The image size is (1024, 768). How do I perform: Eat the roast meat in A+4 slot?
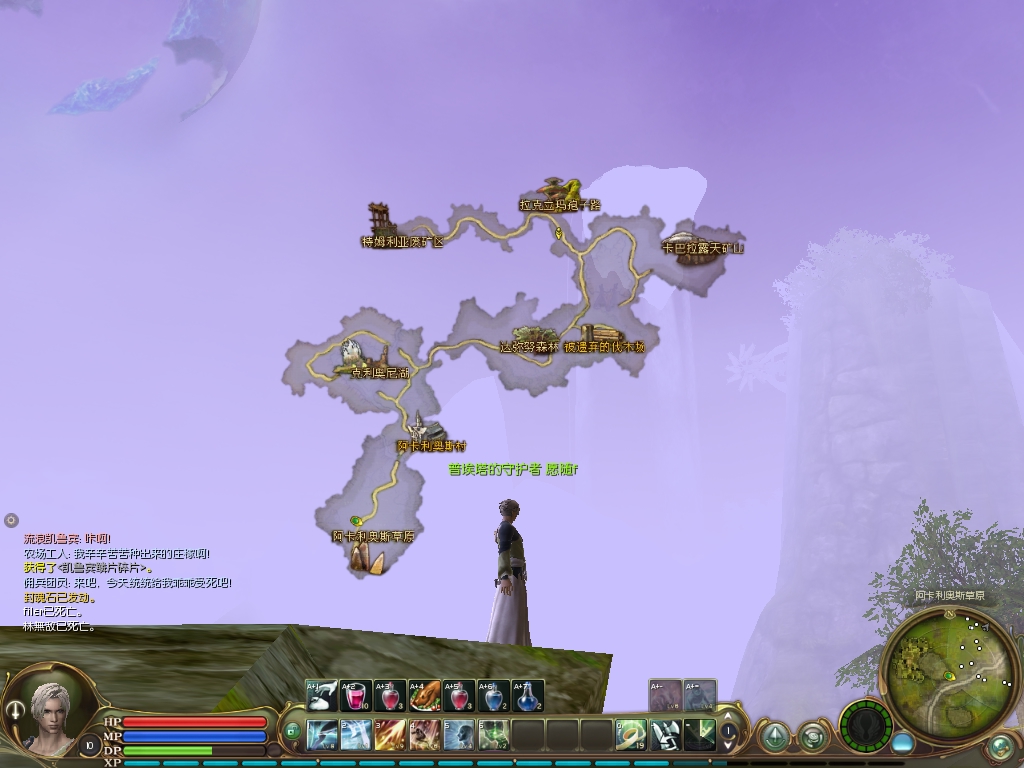coord(425,696)
